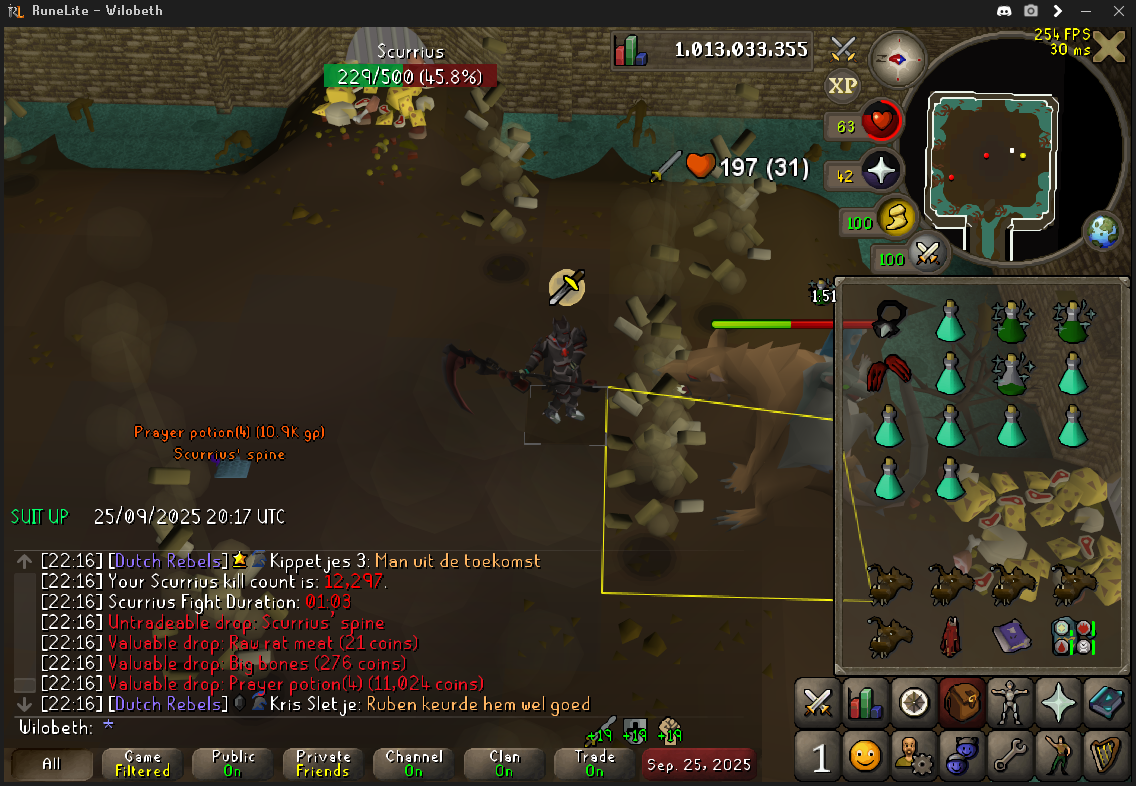1136x786 pixels.
Task: Switch to the Skills tab
Action: (863, 702)
